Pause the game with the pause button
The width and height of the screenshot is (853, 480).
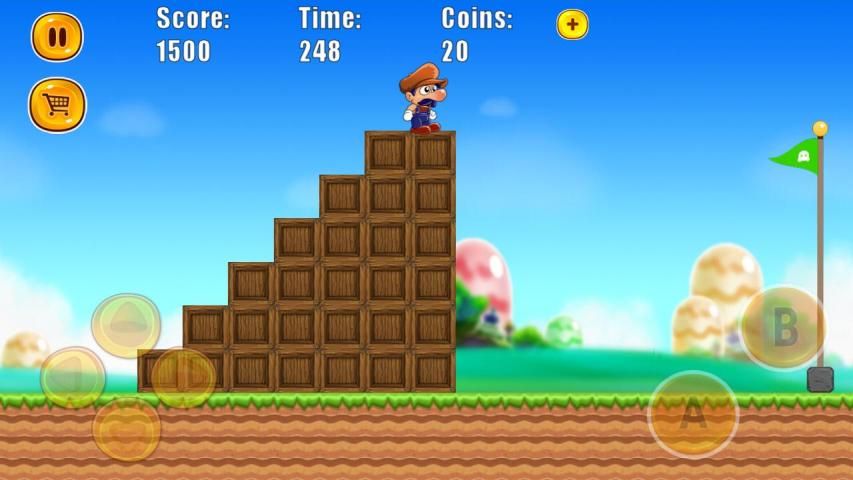point(57,37)
